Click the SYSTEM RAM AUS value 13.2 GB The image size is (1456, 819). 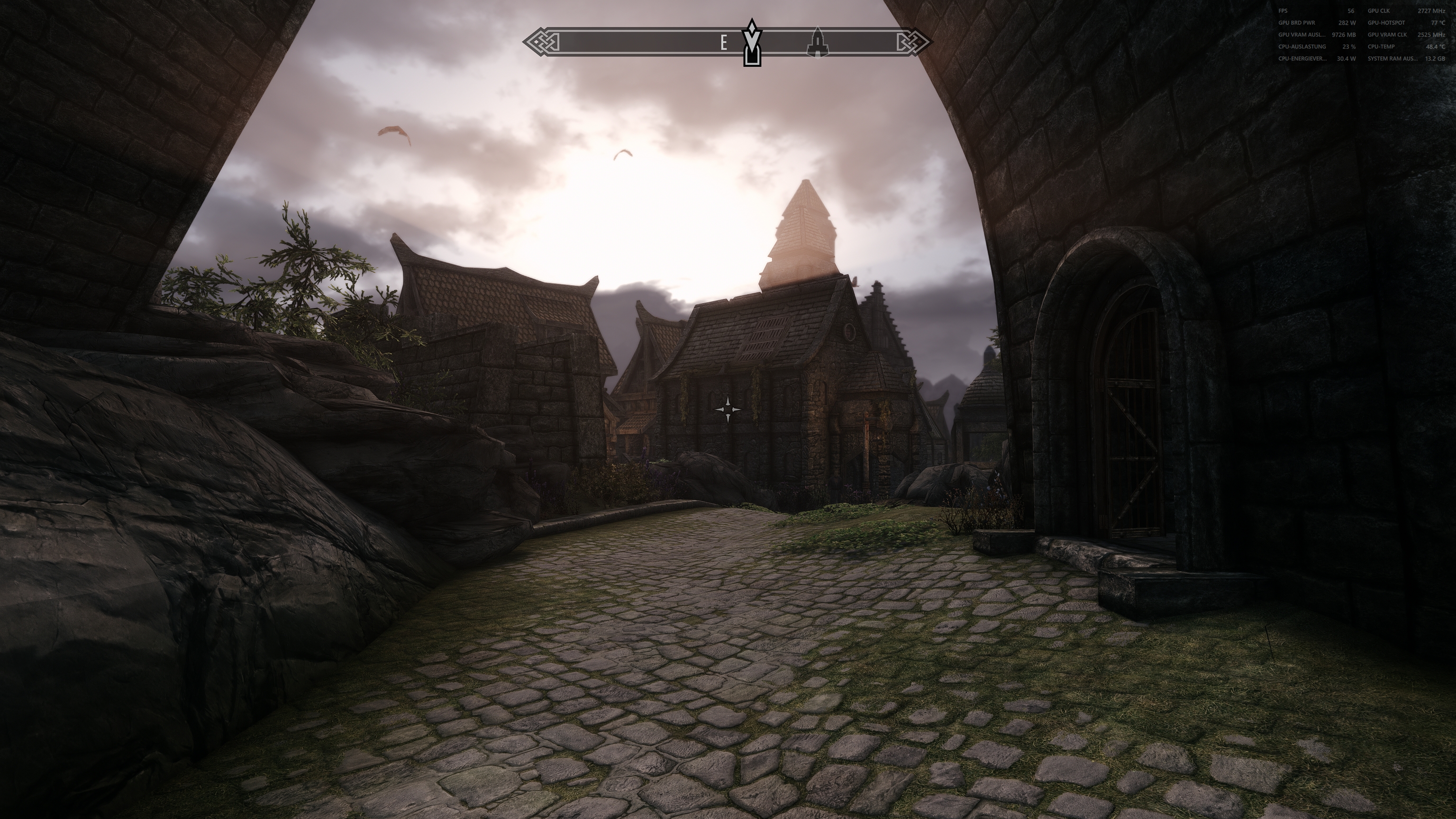pyautogui.click(x=1435, y=59)
